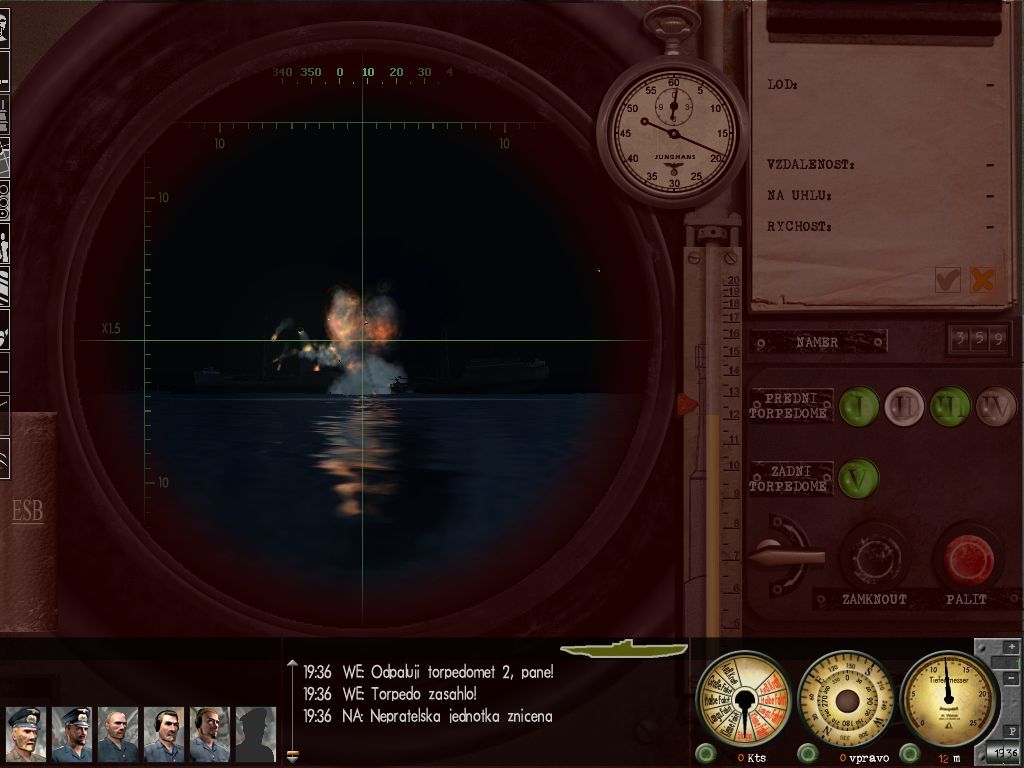Select forward torpedo tube II

pos(903,406)
